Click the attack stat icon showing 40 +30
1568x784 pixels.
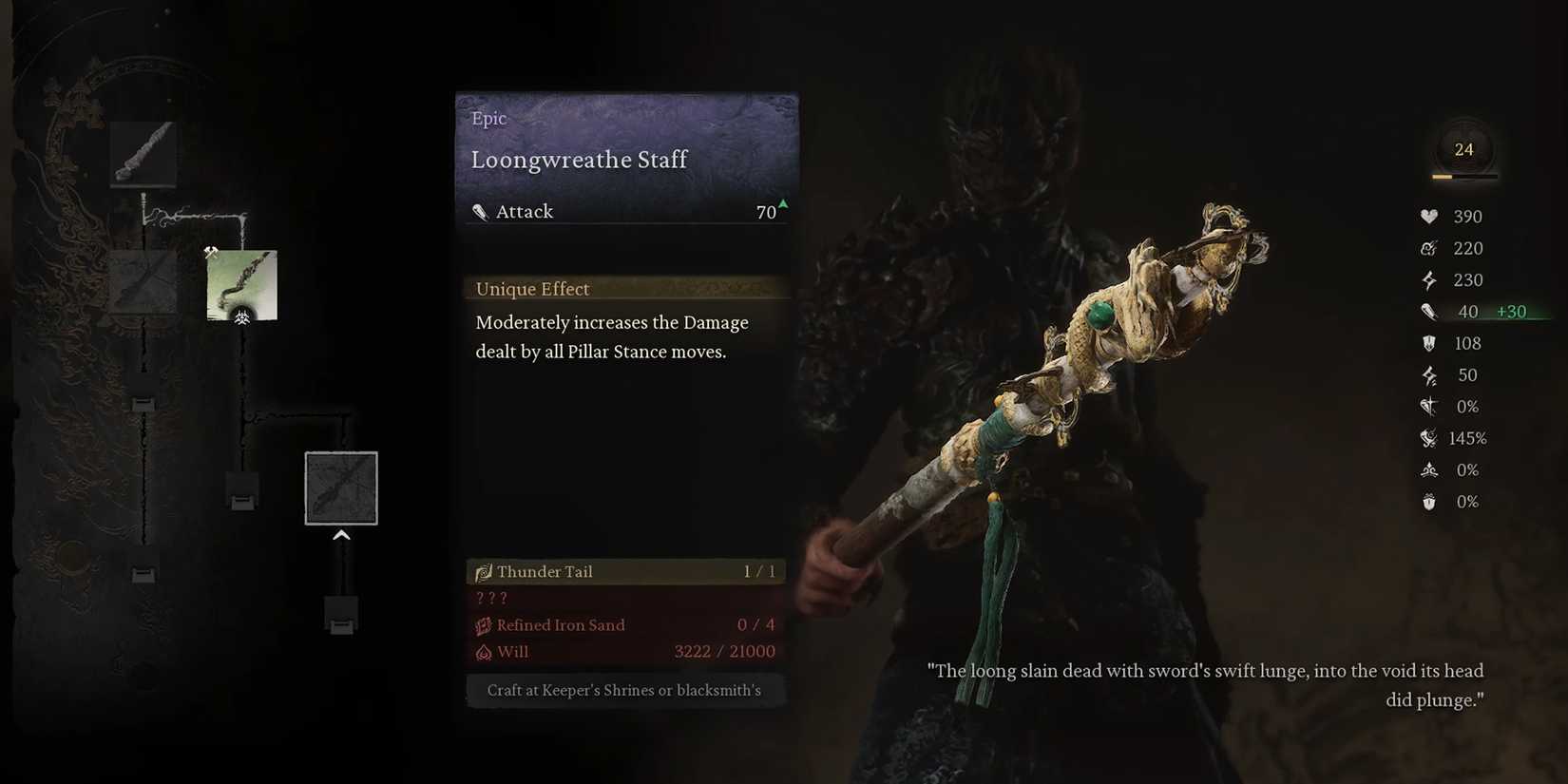point(1429,311)
